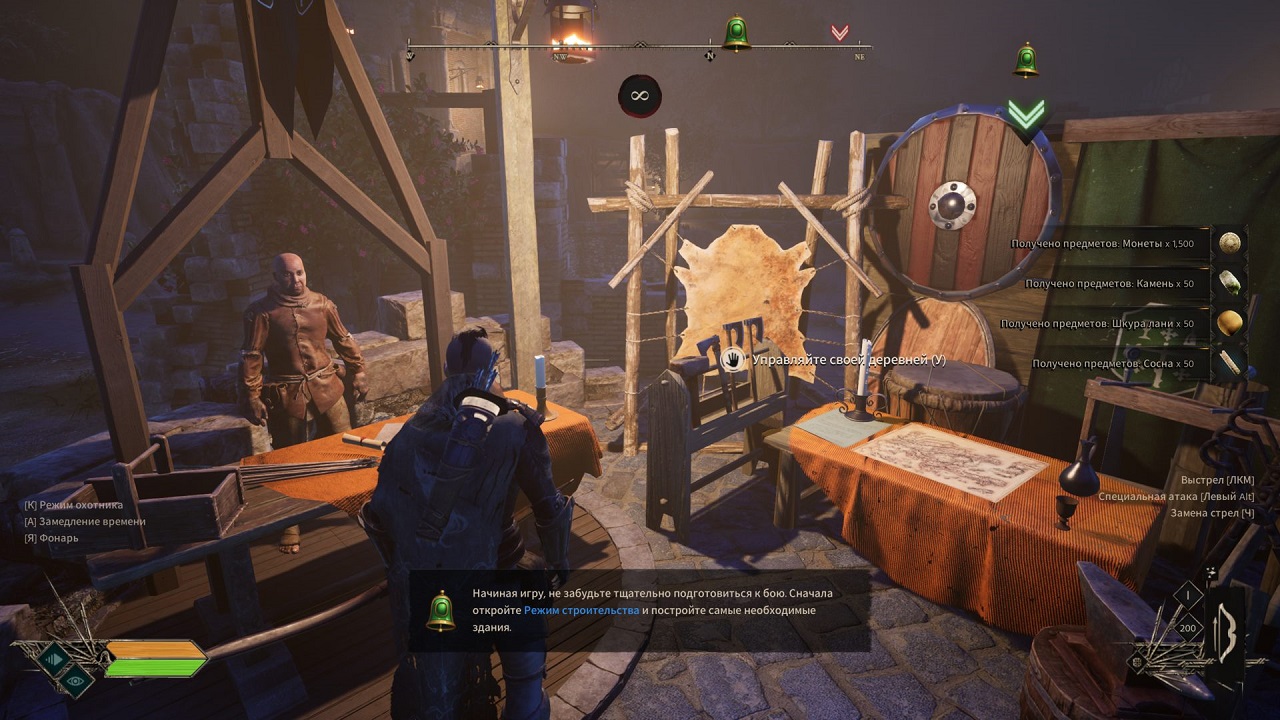Select the red chevron compass marker
This screenshot has width=1280, height=720.
pos(840,33)
